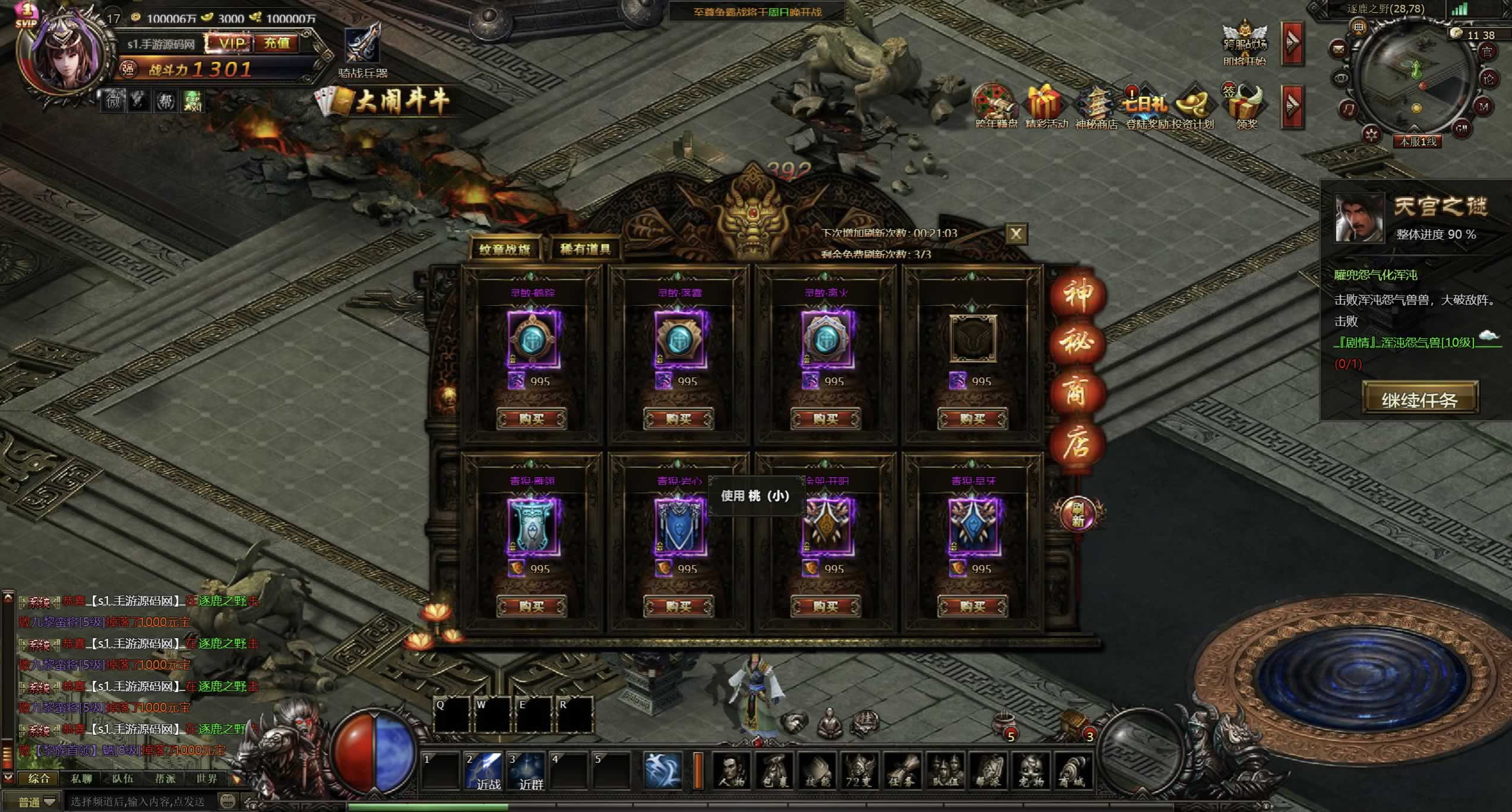1512x812 pixels.
Task: Refresh the shop with the 刷新 button
Action: (x=1077, y=514)
